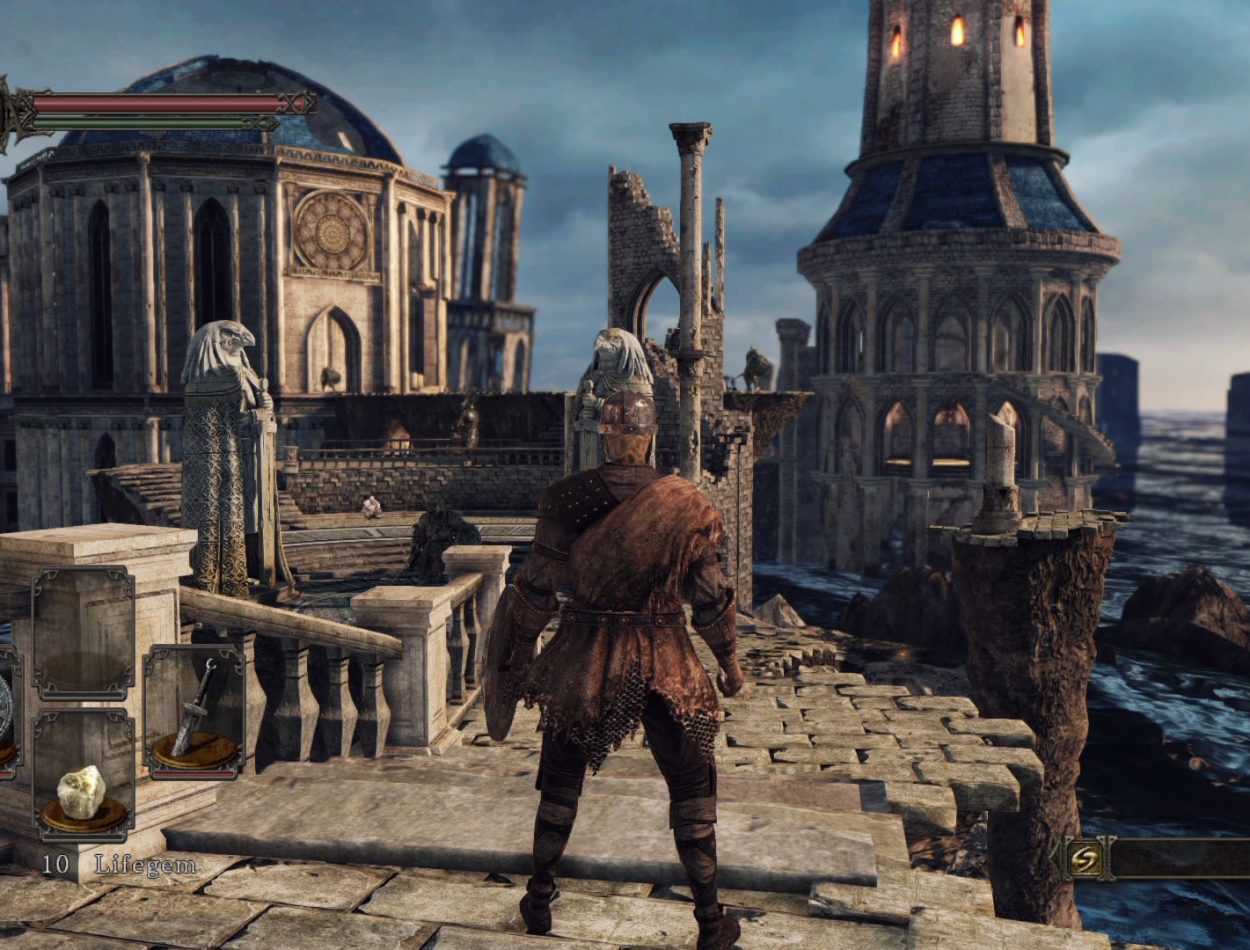
Task: Select the Lifegem item slot
Action: 83,775
